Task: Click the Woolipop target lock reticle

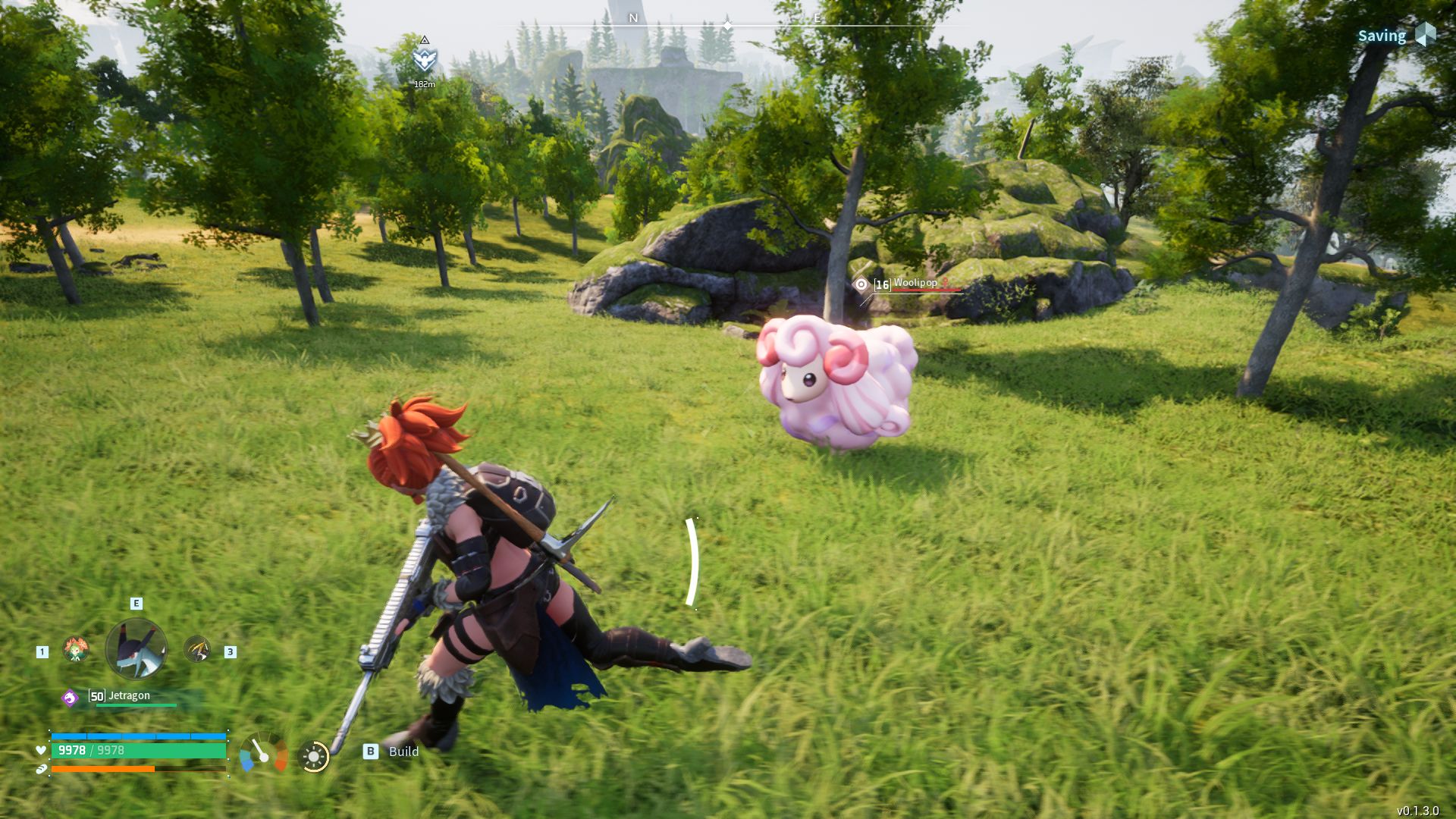Action: 861,284
